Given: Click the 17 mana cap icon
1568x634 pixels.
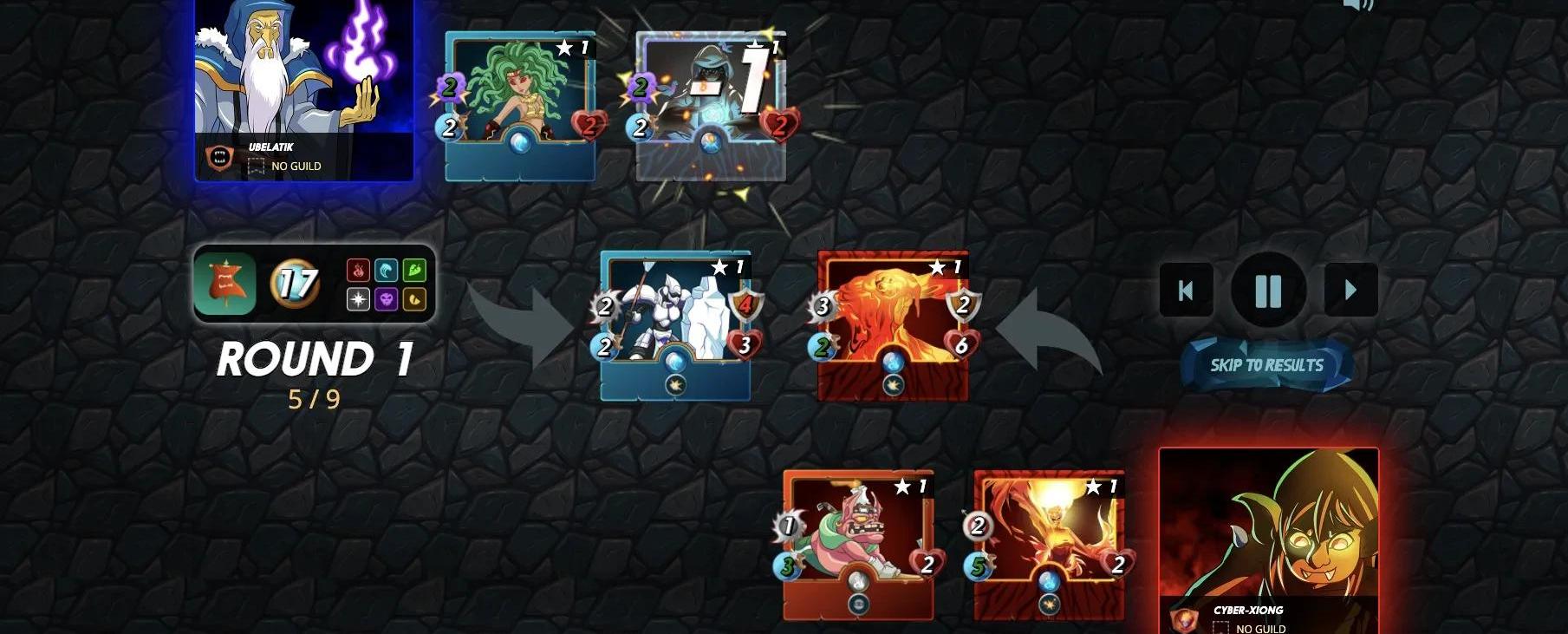Looking at the screenshot, I should pos(295,284).
